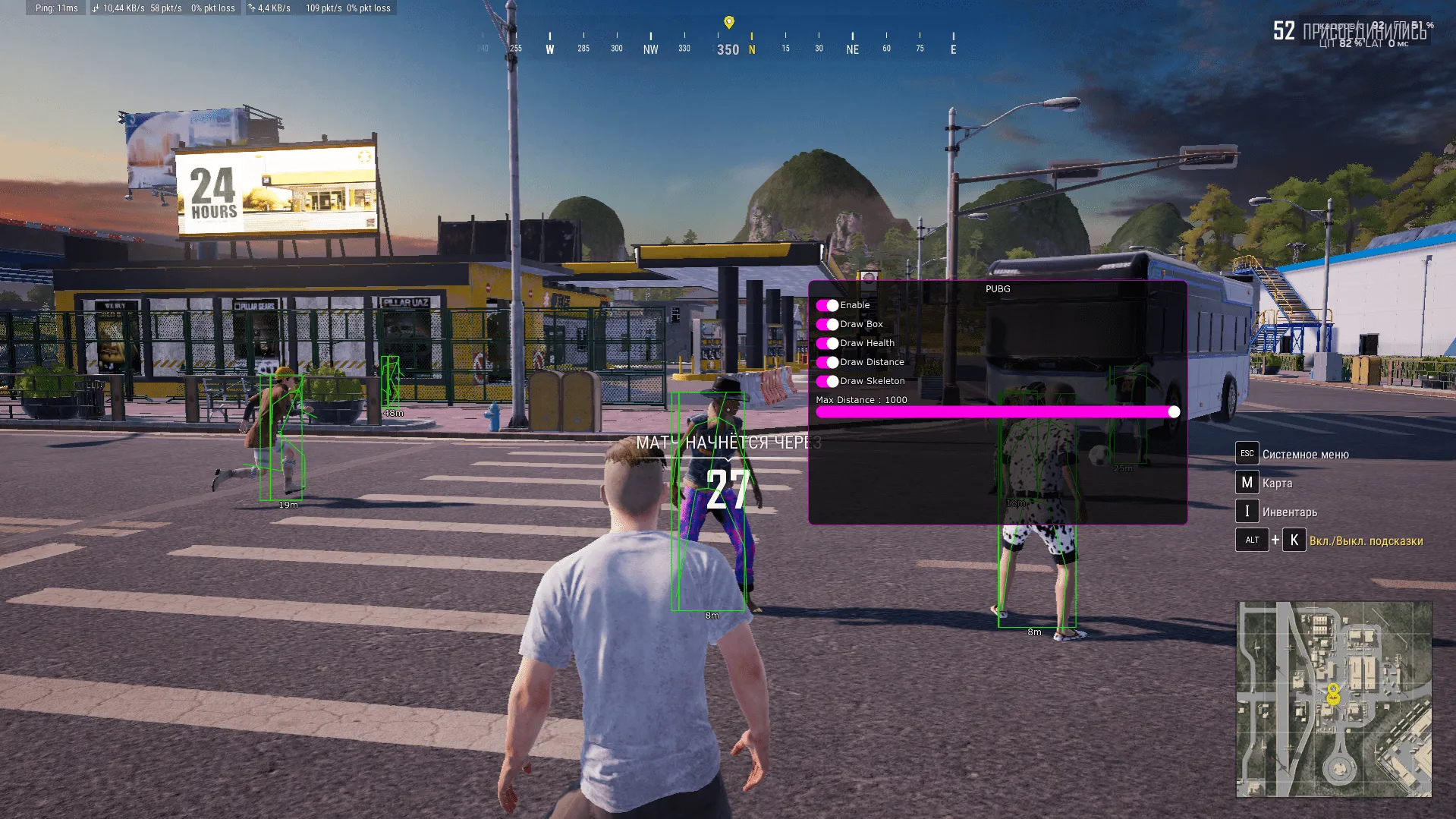Click the minimap in the corner
Screen dimensions: 1456x819
point(1334,699)
